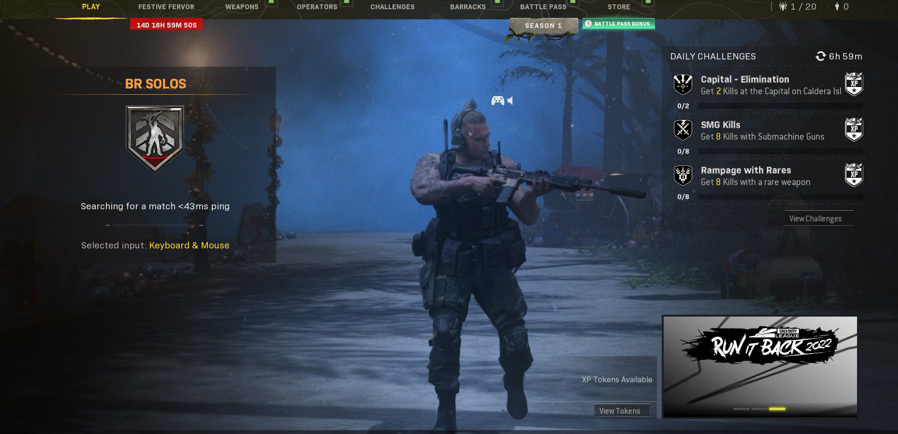Open the Battle Pass tab

(543, 7)
